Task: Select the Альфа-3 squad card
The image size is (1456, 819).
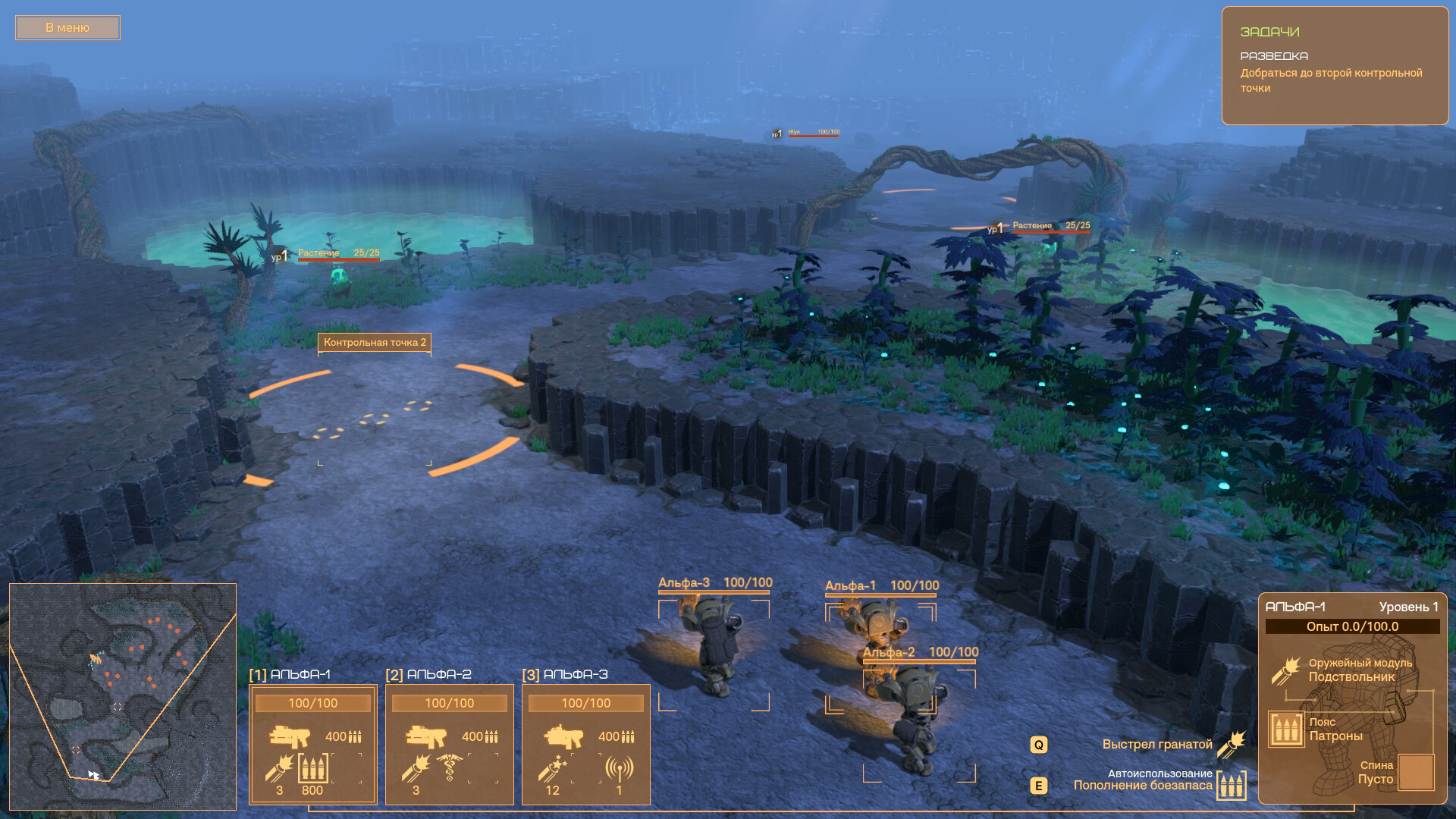Action: tap(585, 743)
